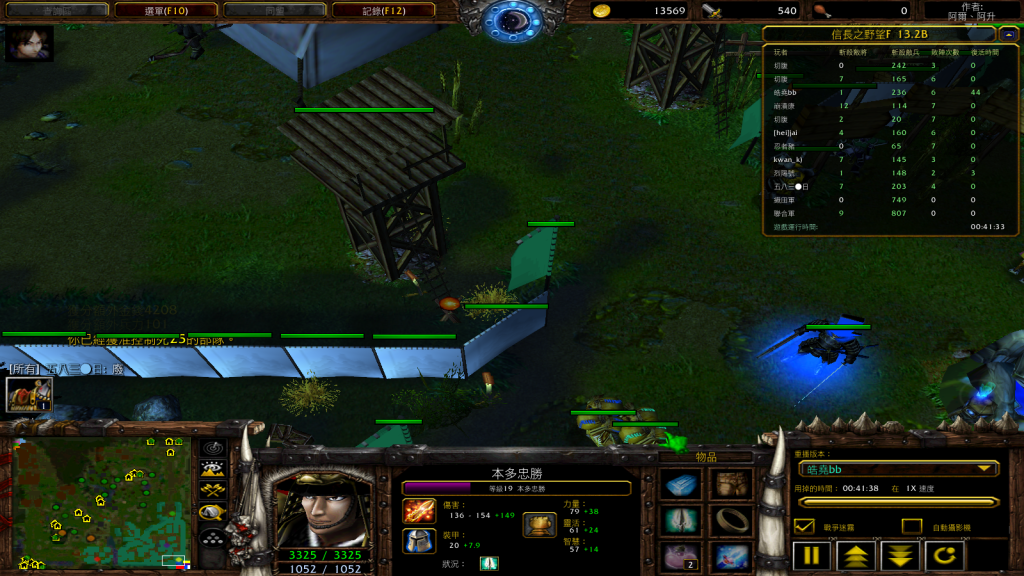Select the hero portrait icon at top left
Image resolution: width=1024 pixels, height=576 pixels.
(29, 45)
